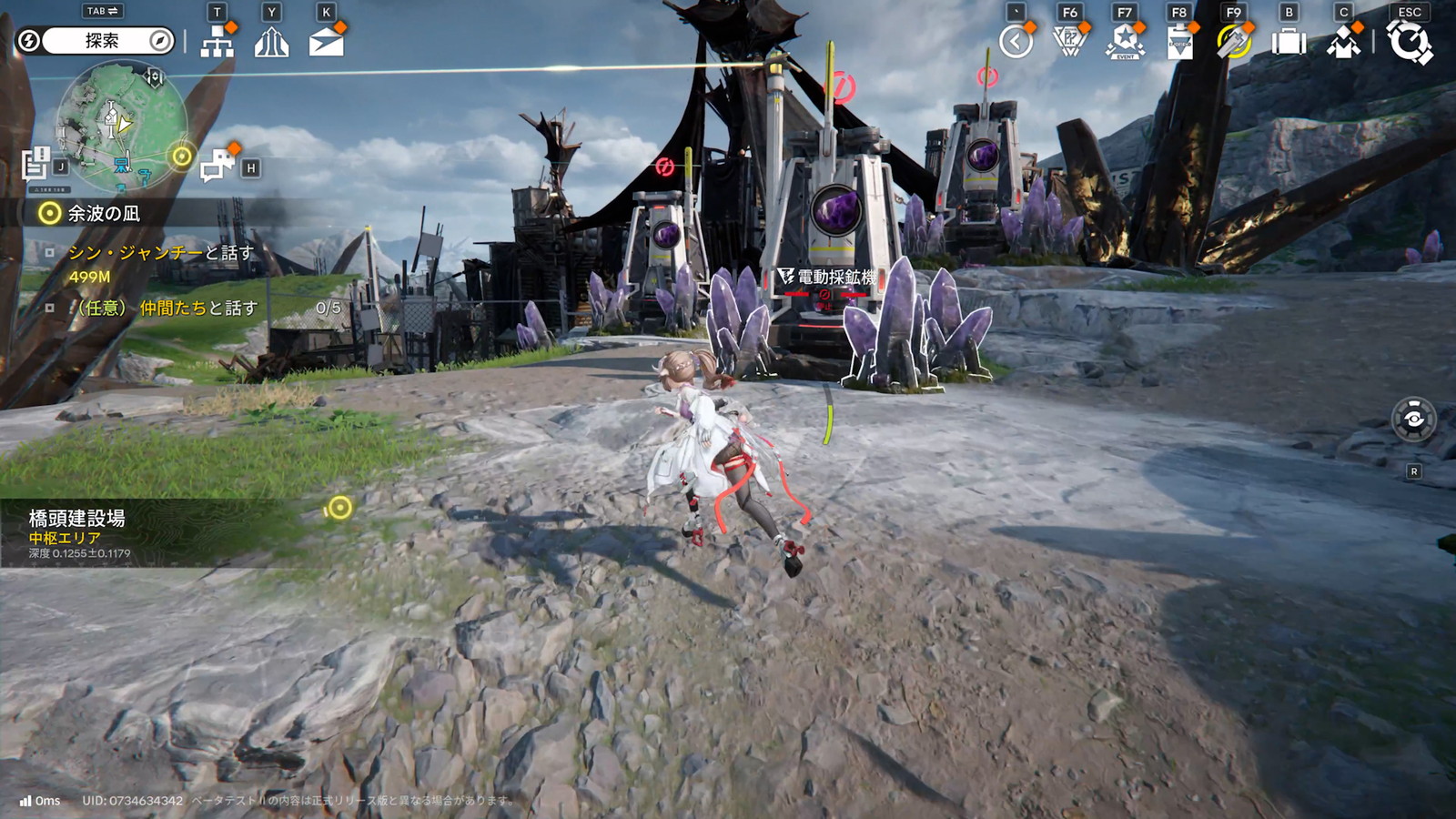Screen dimensions: 1456x819
Task: Open the mail envelope icon
Action: [x=326, y=42]
